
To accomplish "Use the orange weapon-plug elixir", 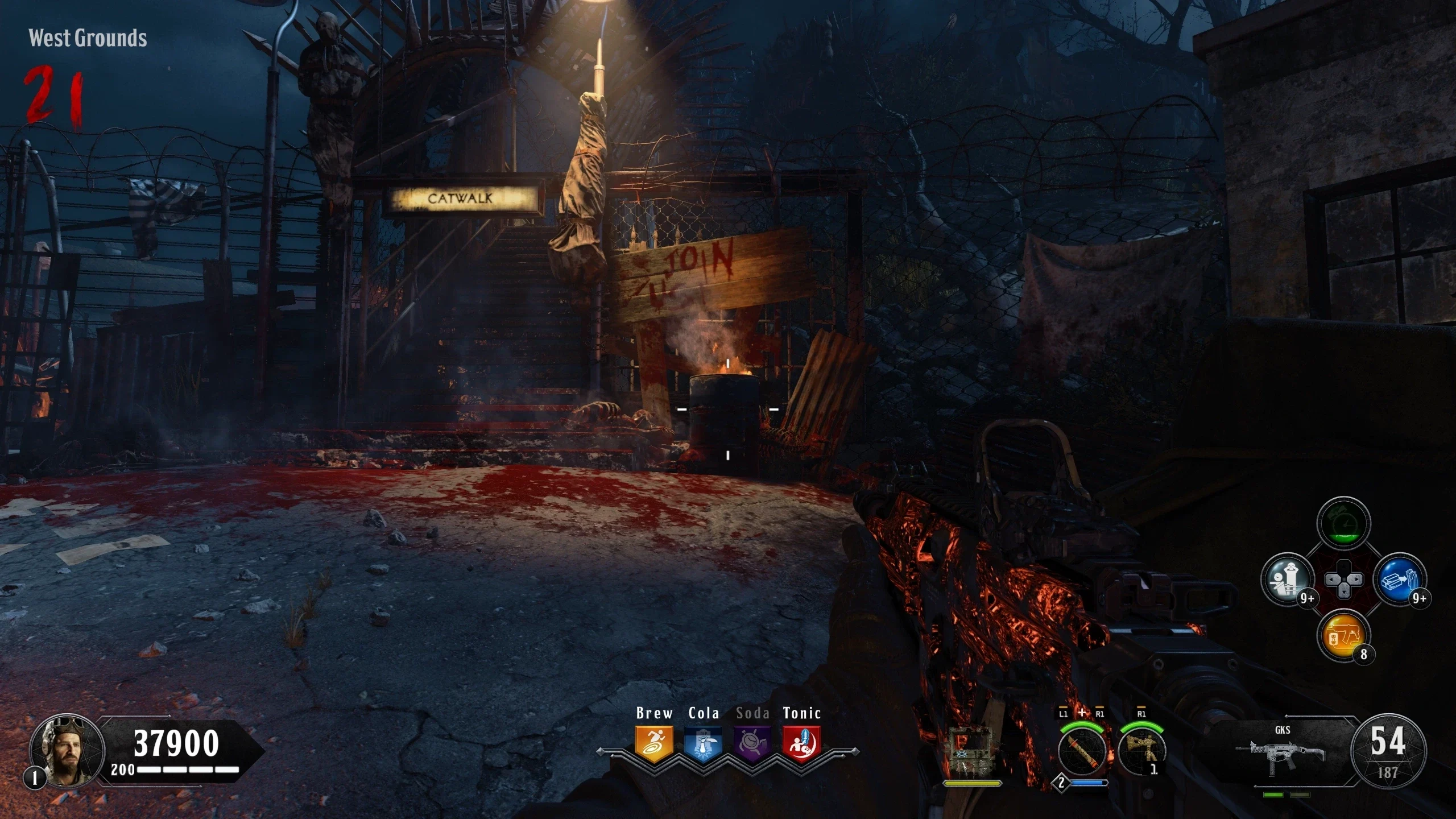I will tap(1343, 636).
